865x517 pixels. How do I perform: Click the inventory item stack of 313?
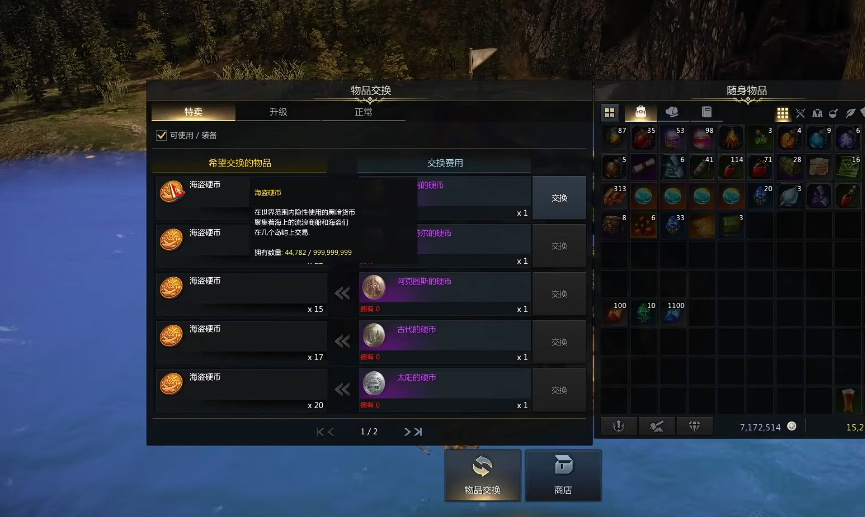(613, 196)
